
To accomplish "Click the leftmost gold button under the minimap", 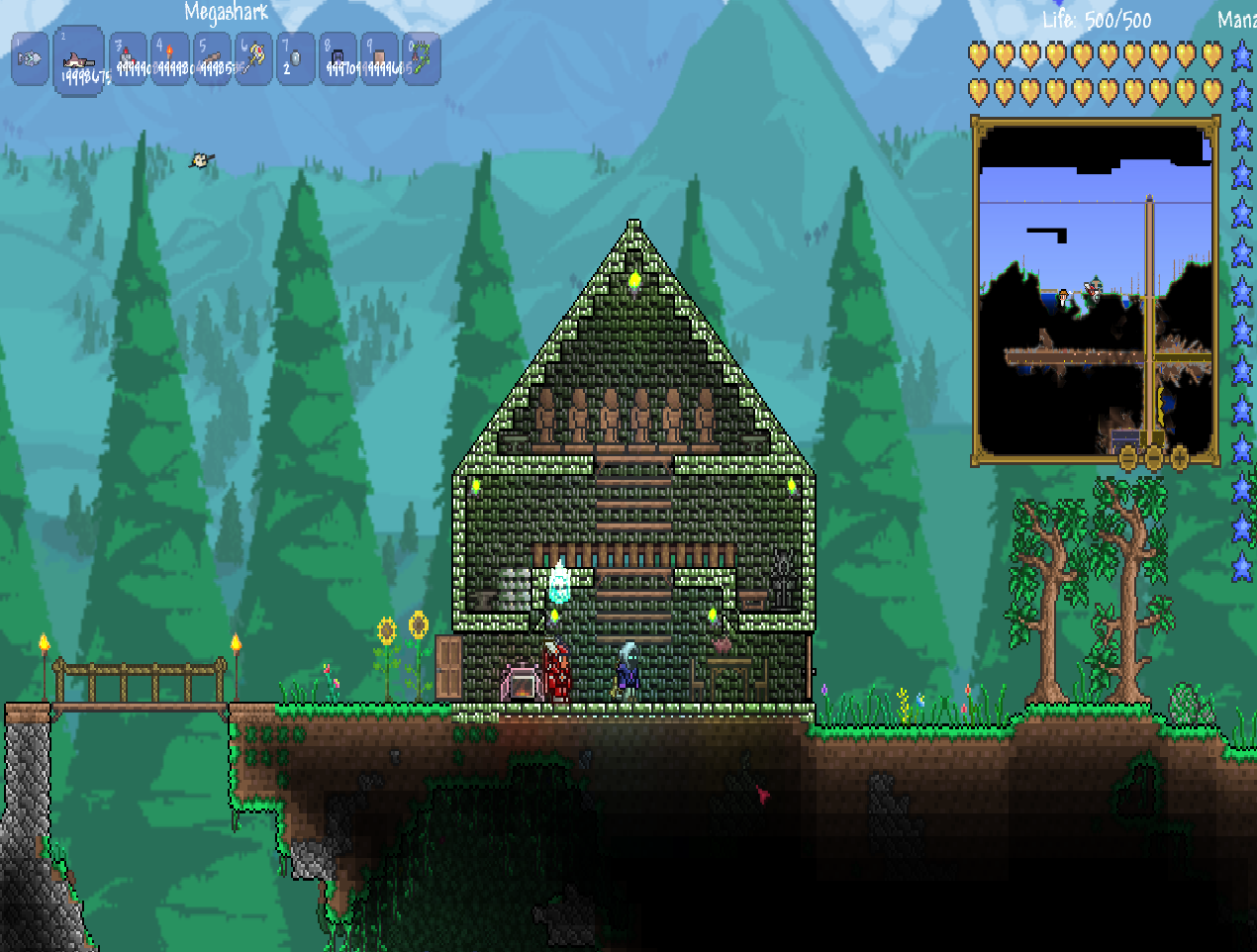I will tap(1128, 458).
